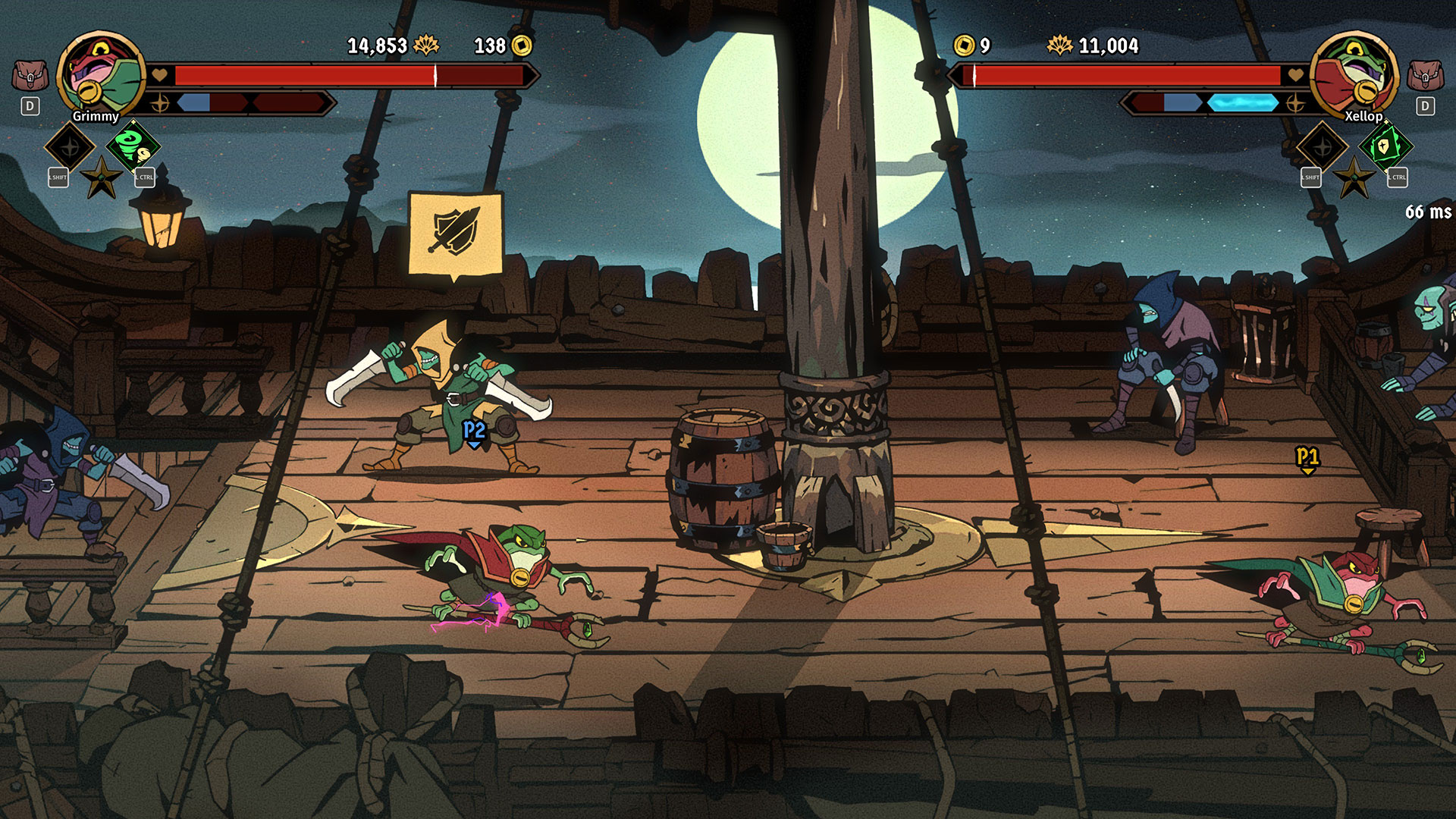
Task: Select Grimmy's dark compass-star ability diamond
Action: tap(70, 147)
